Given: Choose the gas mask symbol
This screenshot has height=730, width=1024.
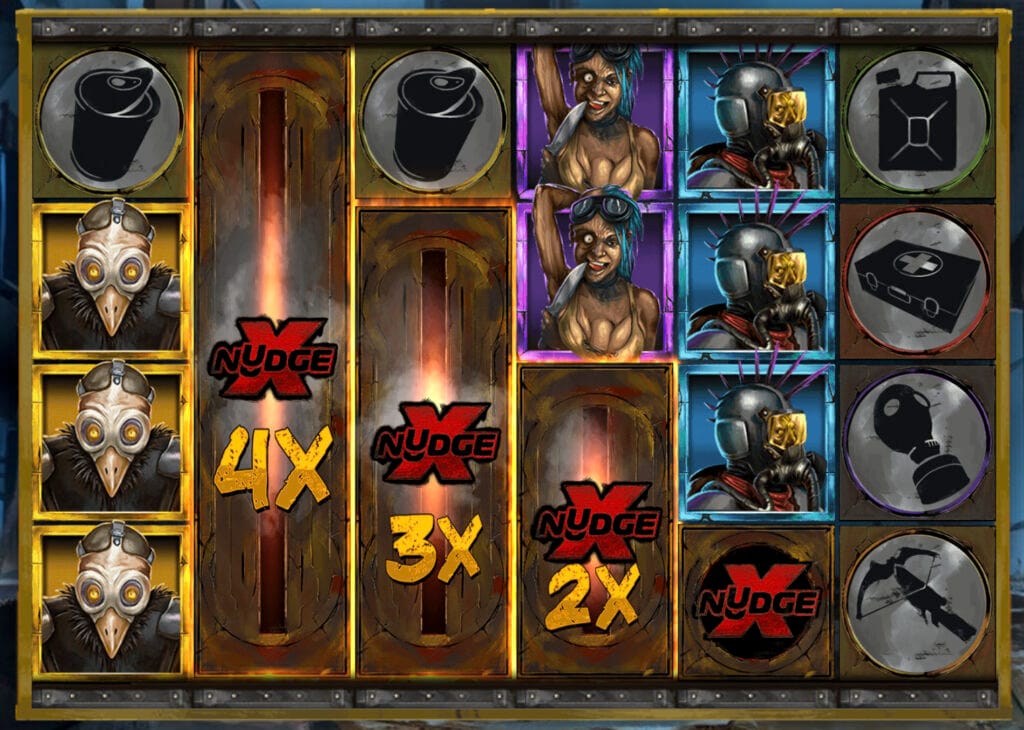Looking at the screenshot, I should point(917,441).
